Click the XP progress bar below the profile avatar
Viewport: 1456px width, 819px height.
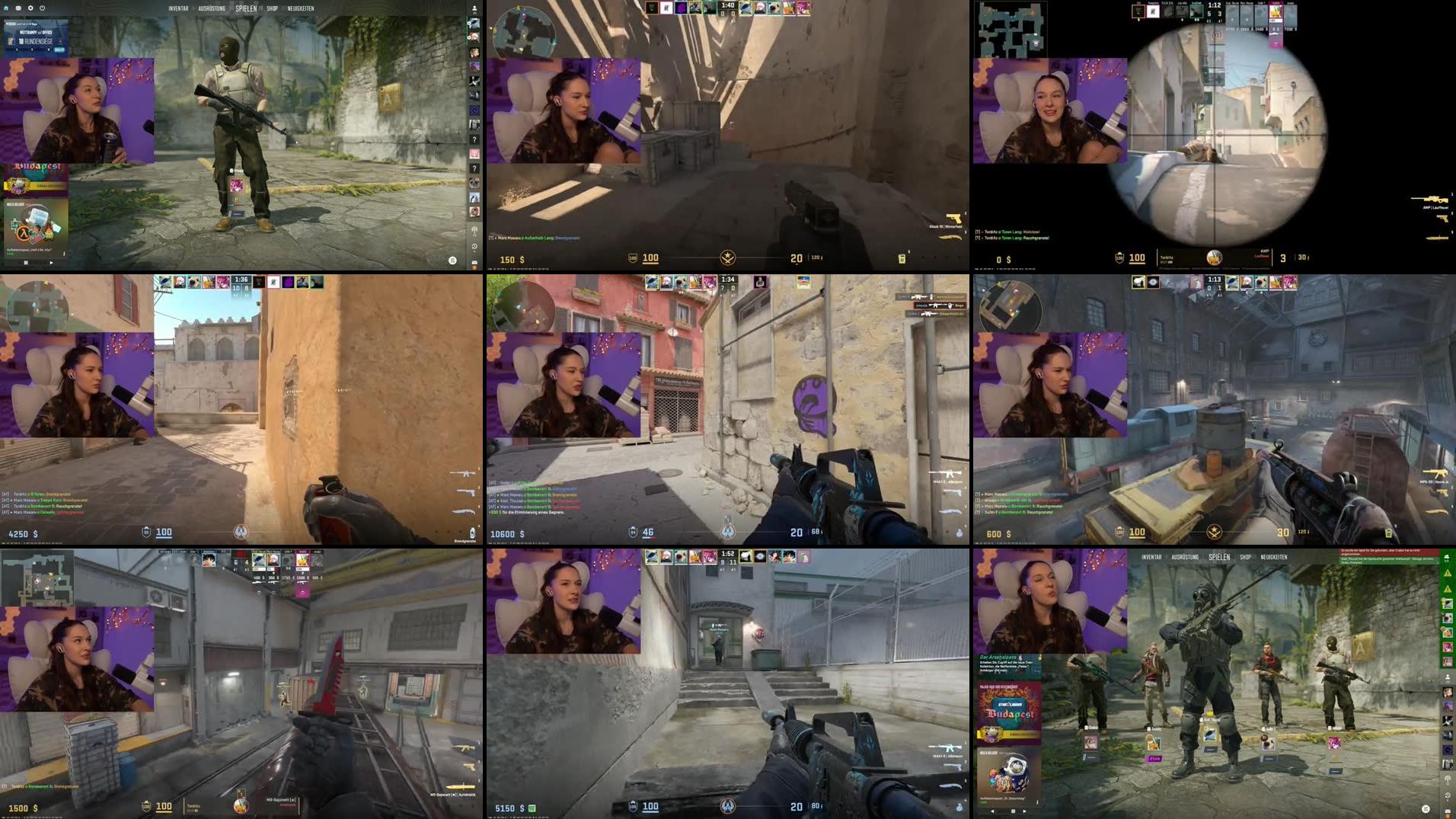tap(475, 15)
